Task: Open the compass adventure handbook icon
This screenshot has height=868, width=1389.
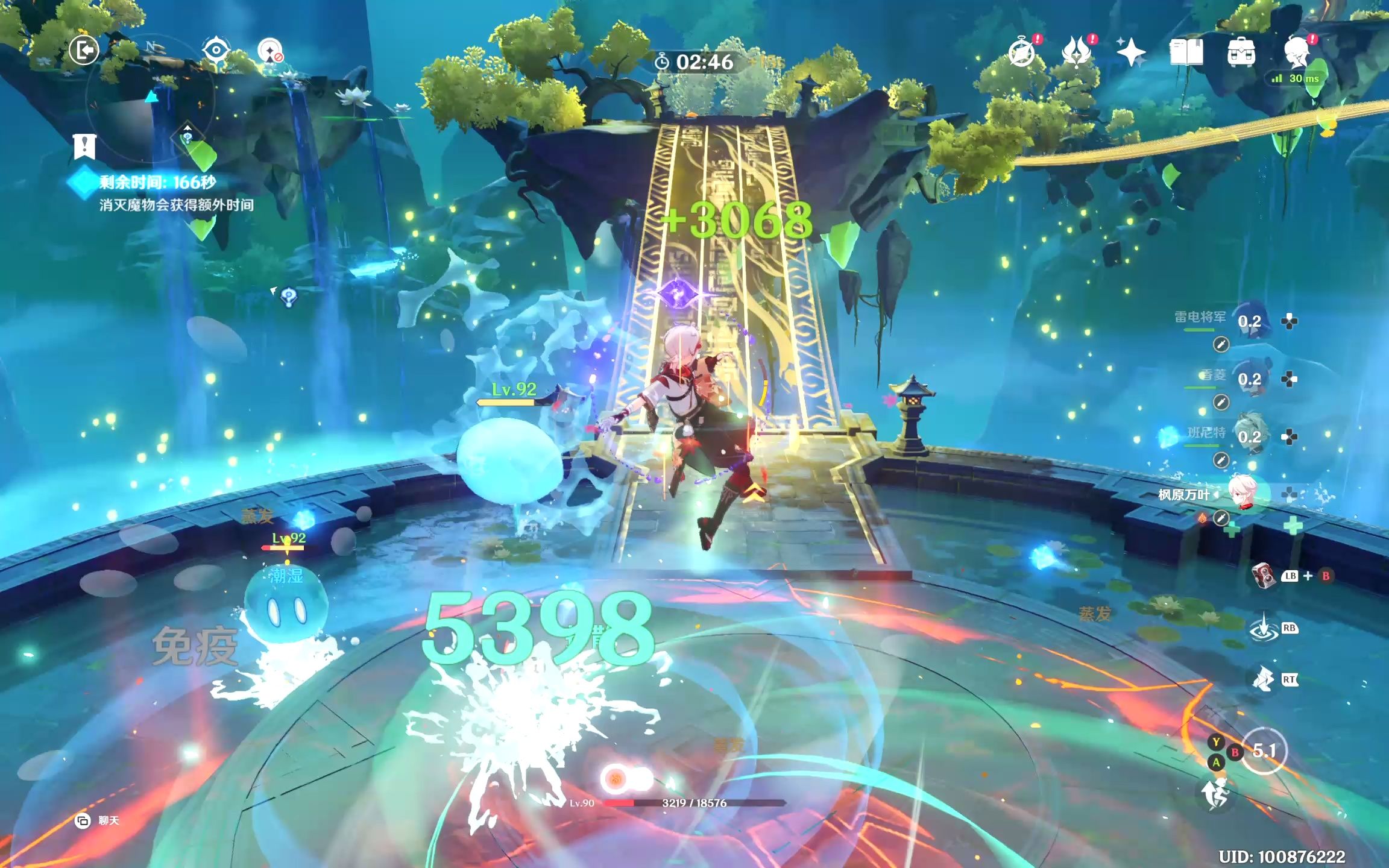Action: click(x=1022, y=53)
